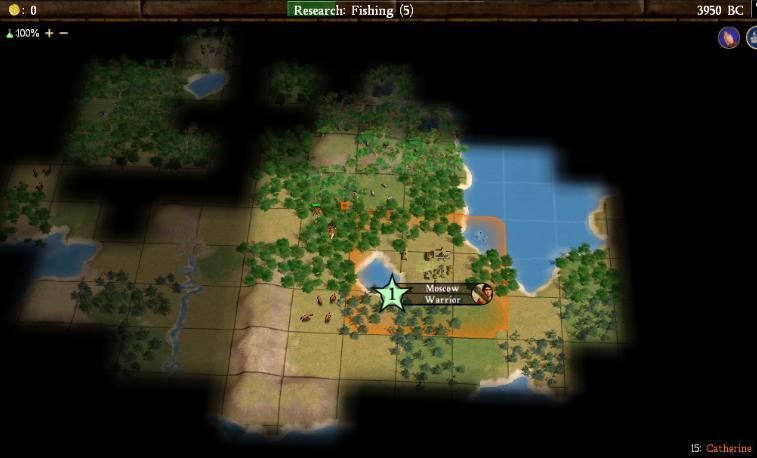Click the partly hidden icon beside the praying hands
757x458 pixels.
tap(751, 38)
